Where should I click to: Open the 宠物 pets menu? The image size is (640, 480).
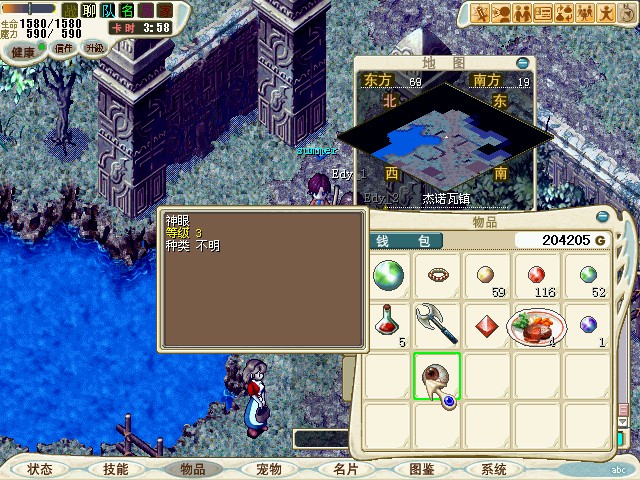268,469
